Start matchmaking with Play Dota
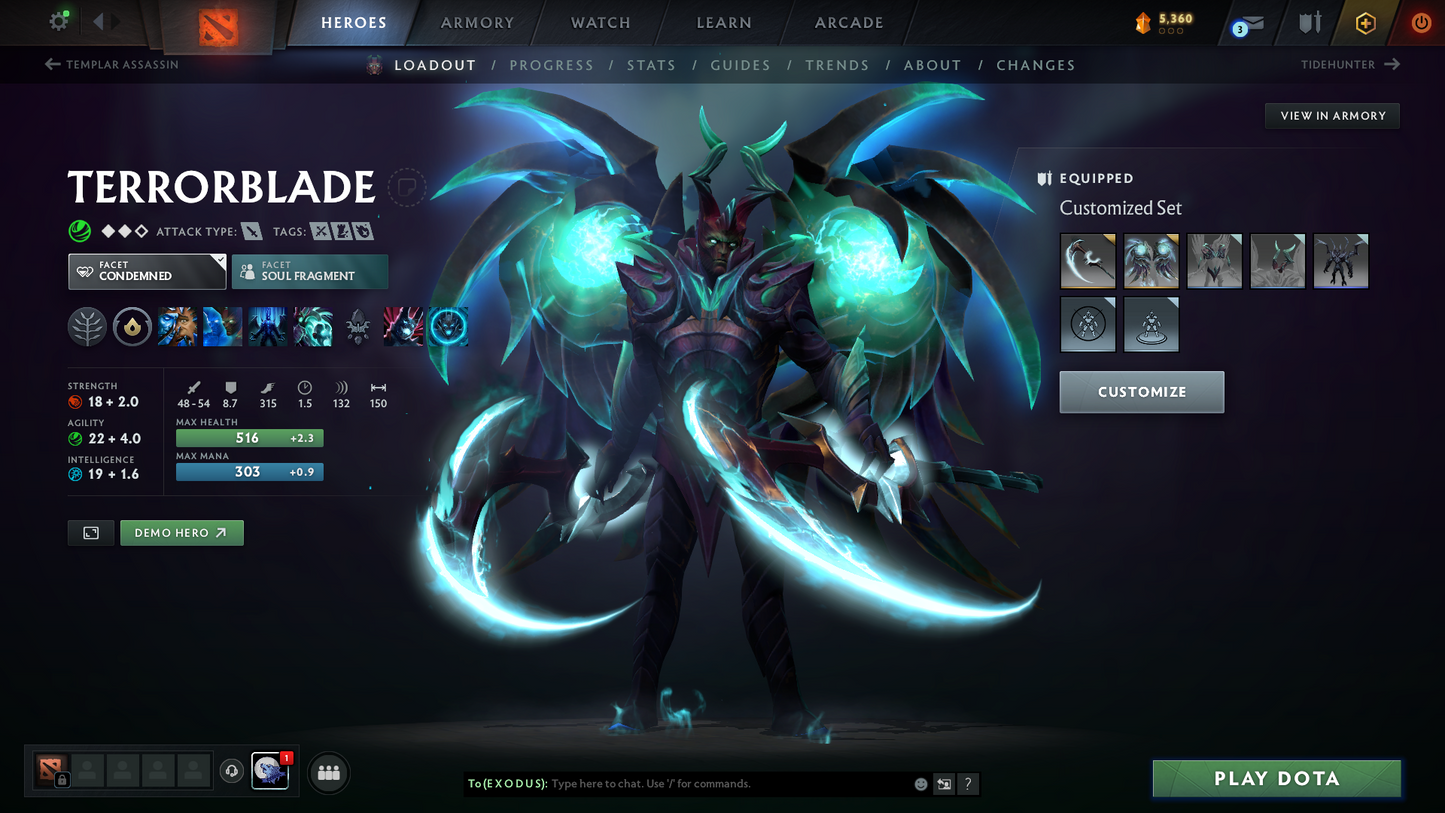The width and height of the screenshot is (1445, 813). click(x=1276, y=778)
